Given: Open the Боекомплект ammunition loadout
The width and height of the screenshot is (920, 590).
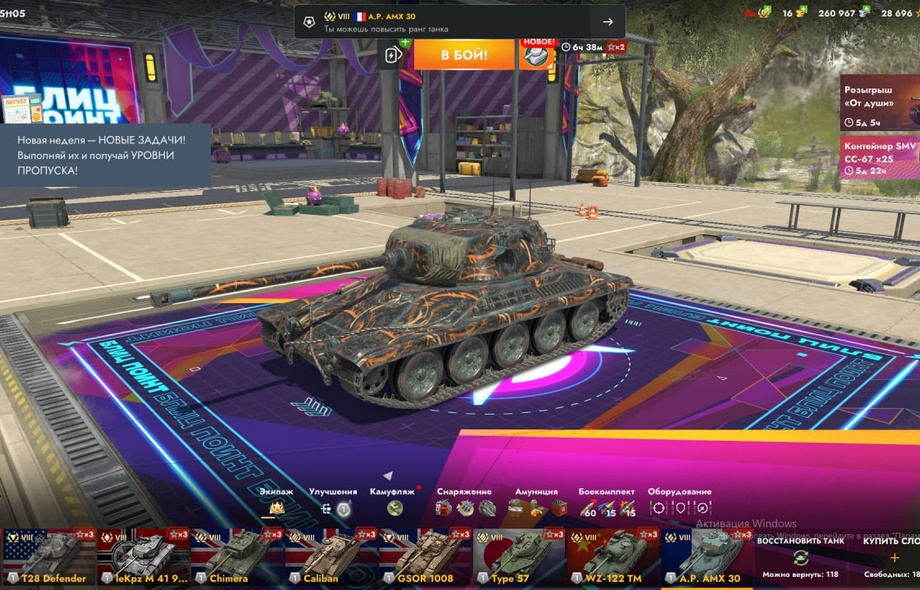Looking at the screenshot, I should tap(606, 507).
